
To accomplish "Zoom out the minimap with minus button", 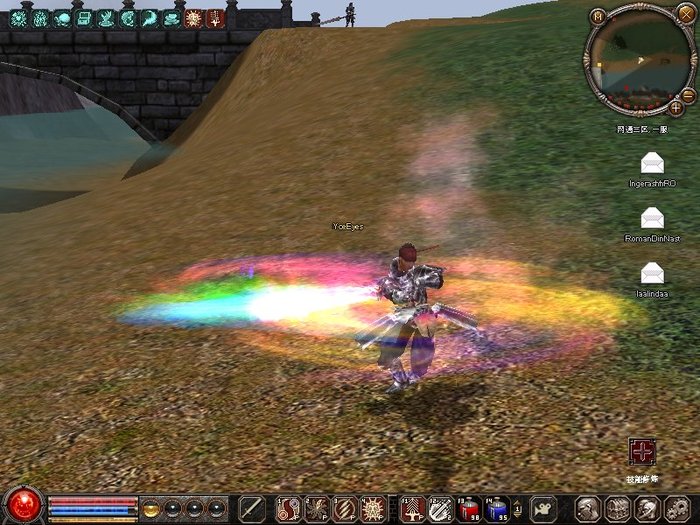I will click(x=688, y=96).
